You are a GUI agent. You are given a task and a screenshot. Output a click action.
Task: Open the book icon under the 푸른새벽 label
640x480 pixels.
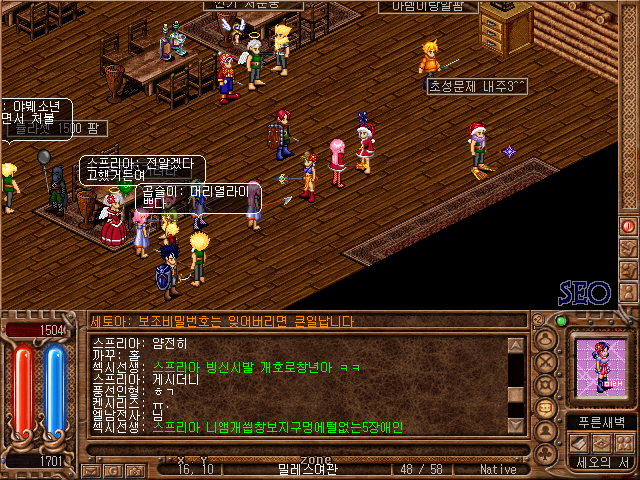pos(580,443)
